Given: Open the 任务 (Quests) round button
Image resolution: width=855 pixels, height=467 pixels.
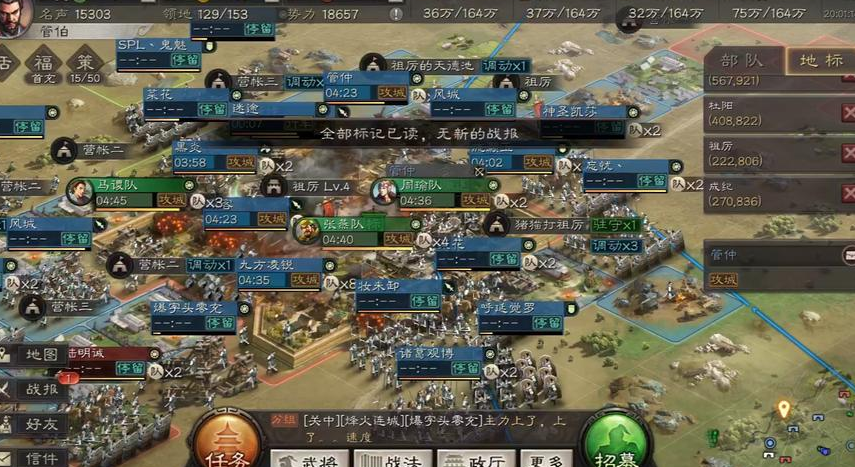Looking at the screenshot, I should click(227, 443).
